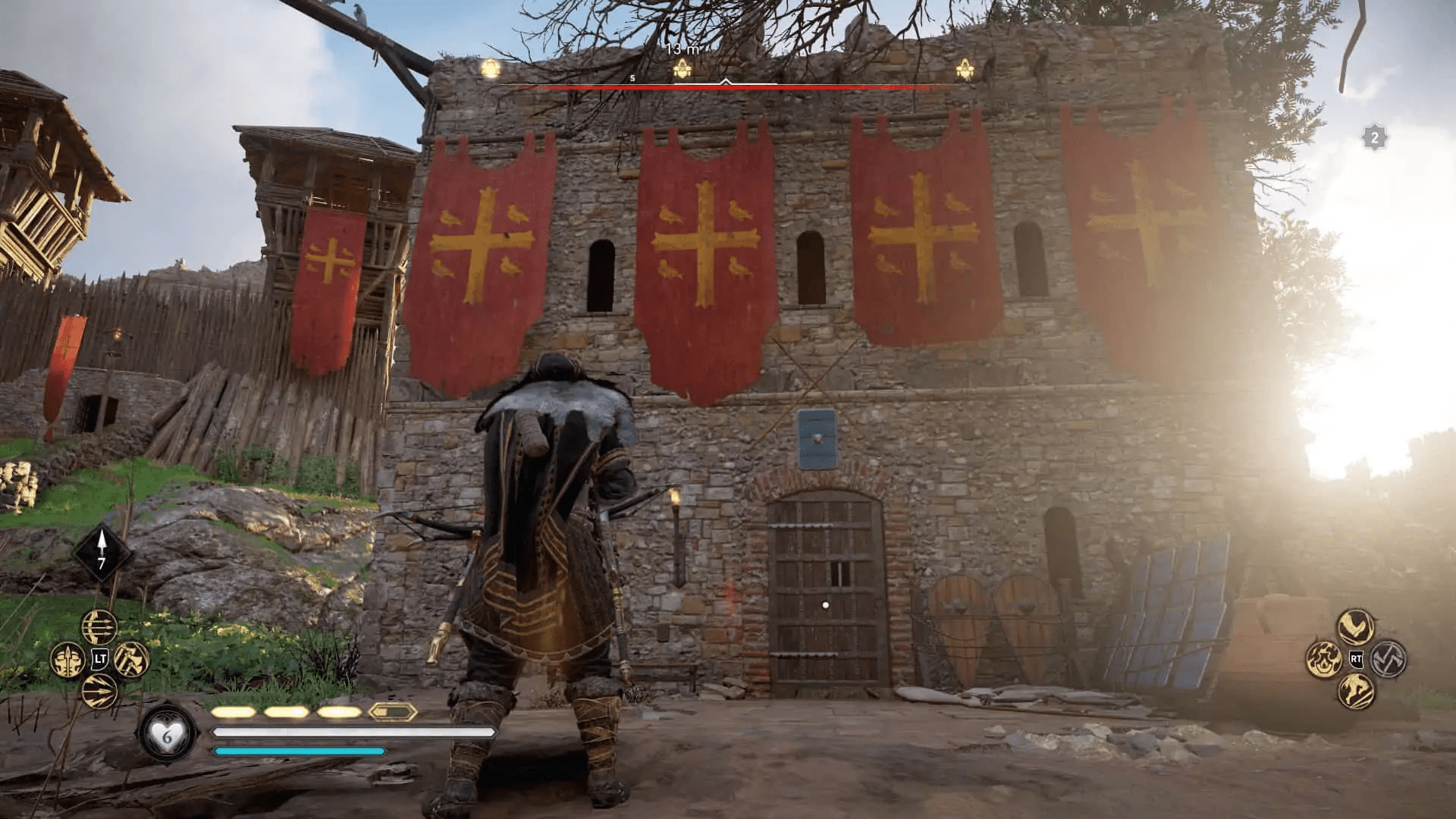The height and width of the screenshot is (819, 1456).
Task: Click the grayed-out ability icon right of RT
Action: 1389,659
